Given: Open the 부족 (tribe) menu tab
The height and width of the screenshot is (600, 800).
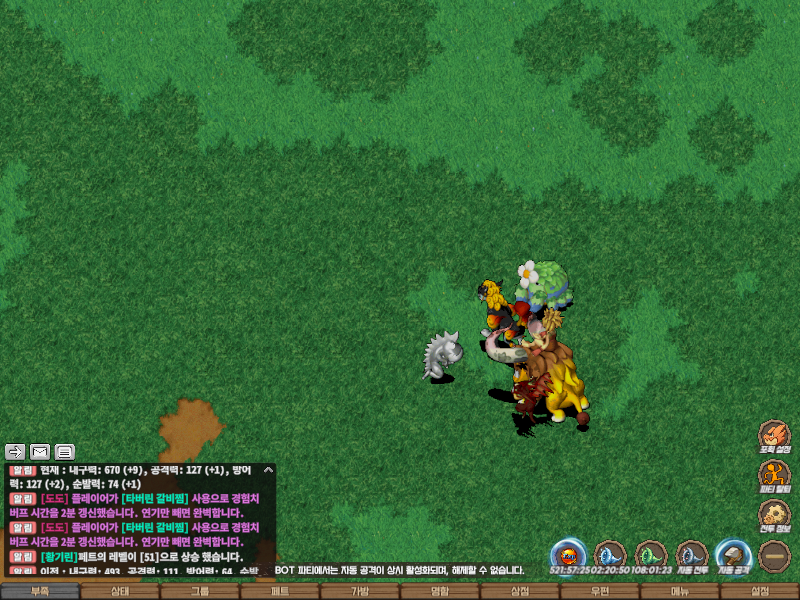Looking at the screenshot, I should pos(40,591).
